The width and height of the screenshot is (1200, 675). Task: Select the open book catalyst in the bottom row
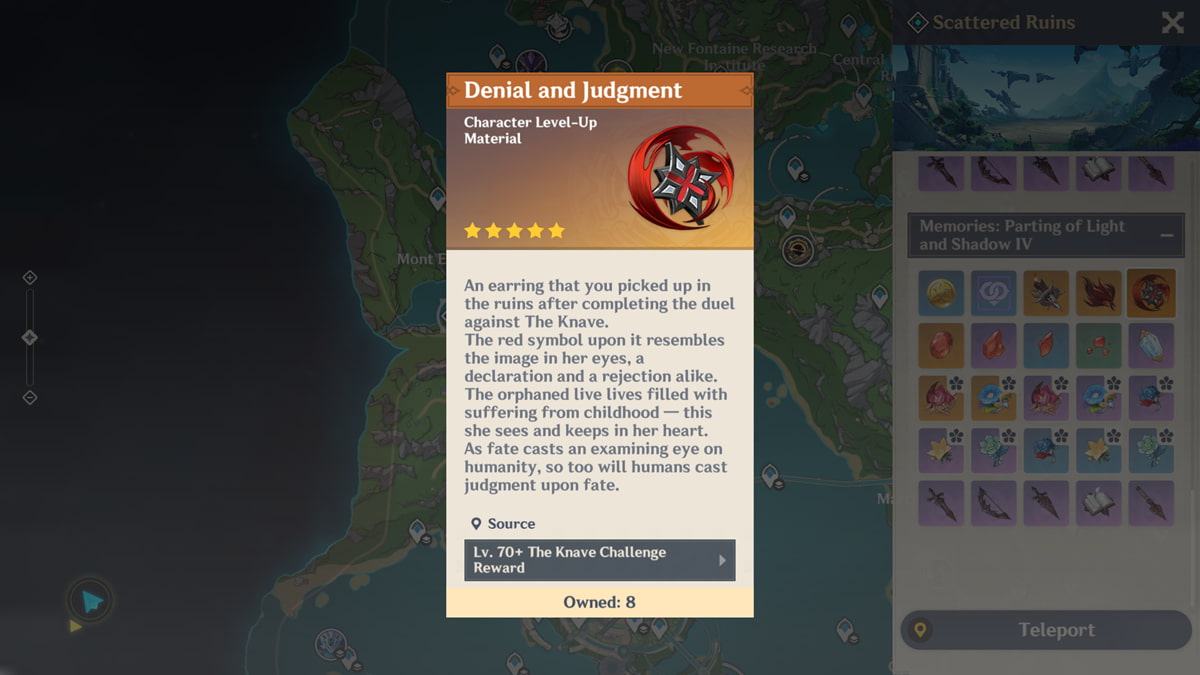click(x=1098, y=503)
